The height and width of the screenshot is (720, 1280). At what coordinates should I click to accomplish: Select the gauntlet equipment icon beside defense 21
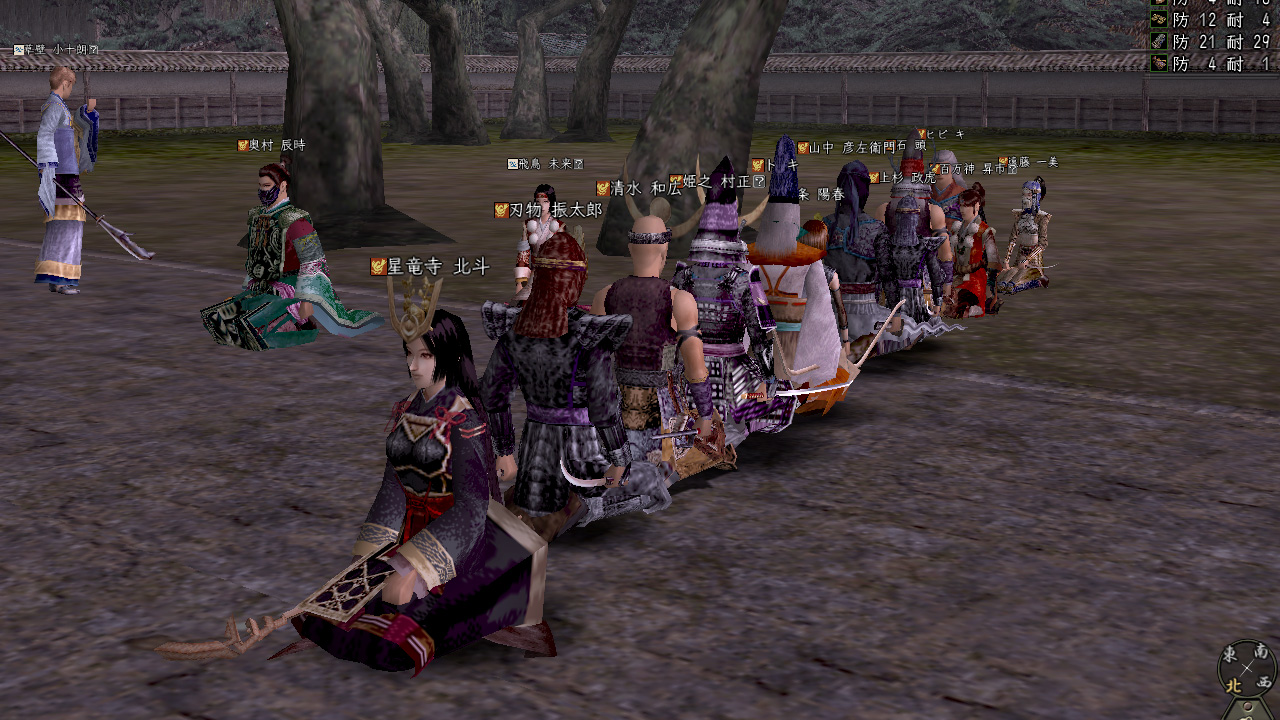[1159, 42]
